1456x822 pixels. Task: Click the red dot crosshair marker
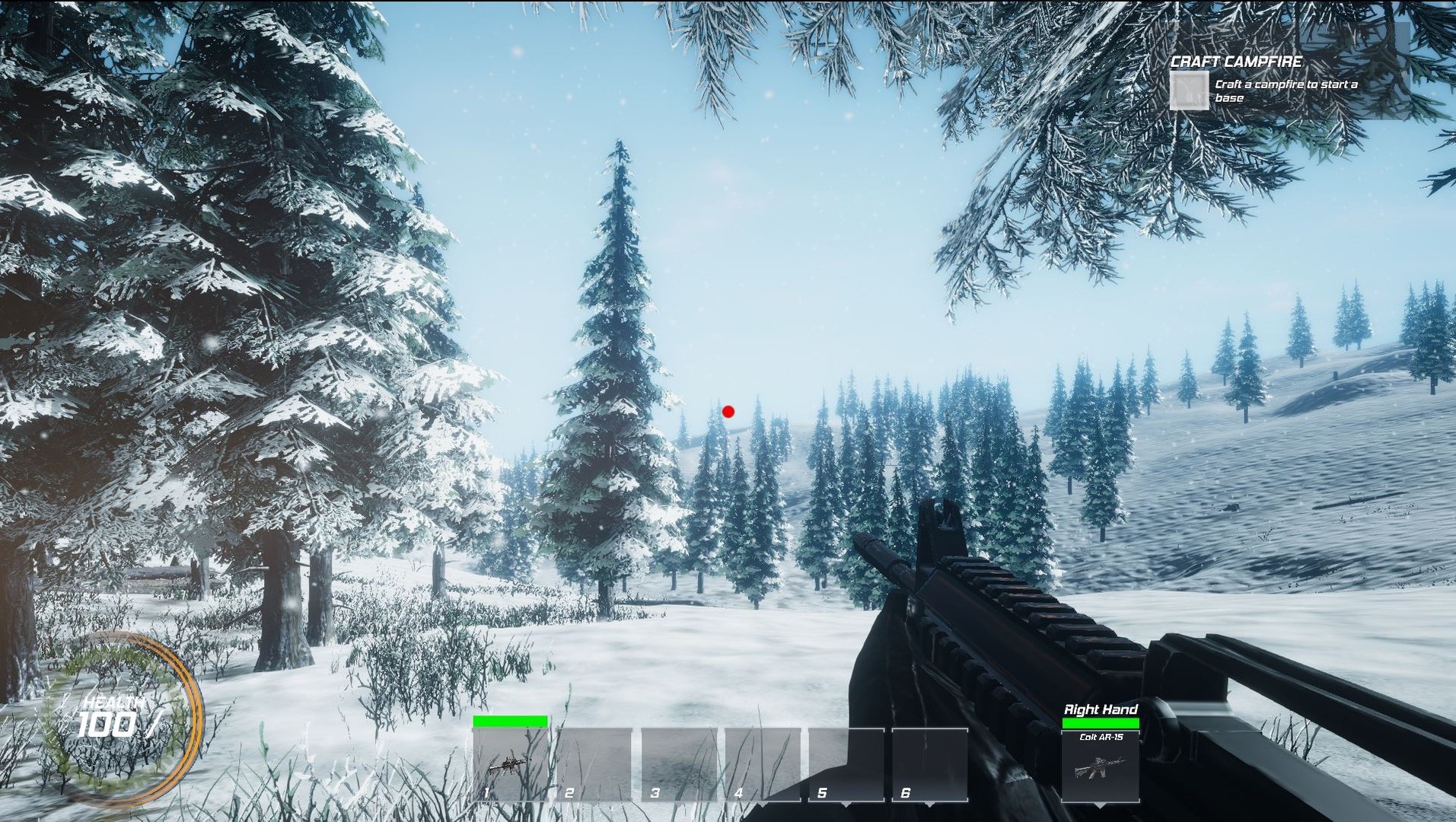pyautogui.click(x=728, y=412)
